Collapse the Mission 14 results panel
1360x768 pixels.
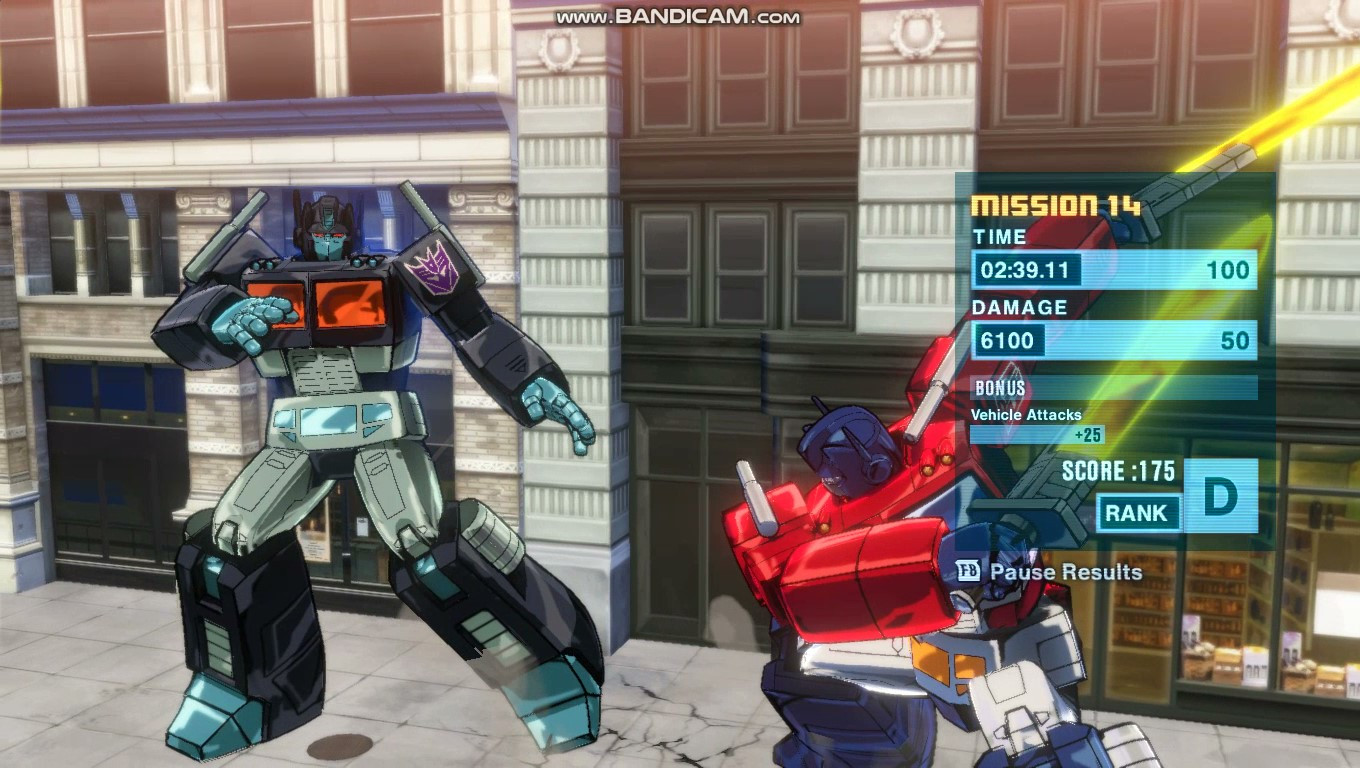point(1055,205)
